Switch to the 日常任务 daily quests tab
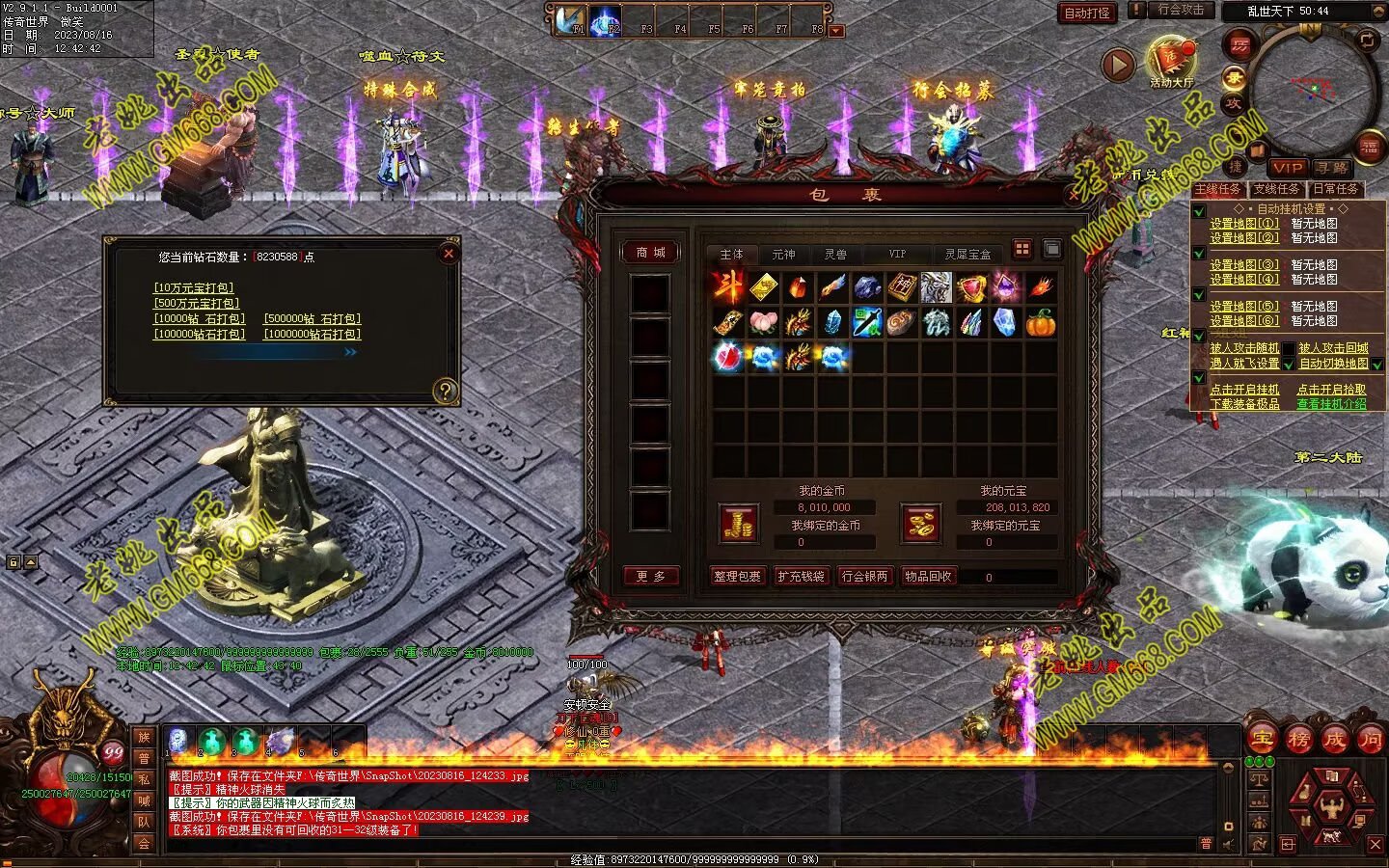This screenshot has height=868, width=1389. [1335, 189]
